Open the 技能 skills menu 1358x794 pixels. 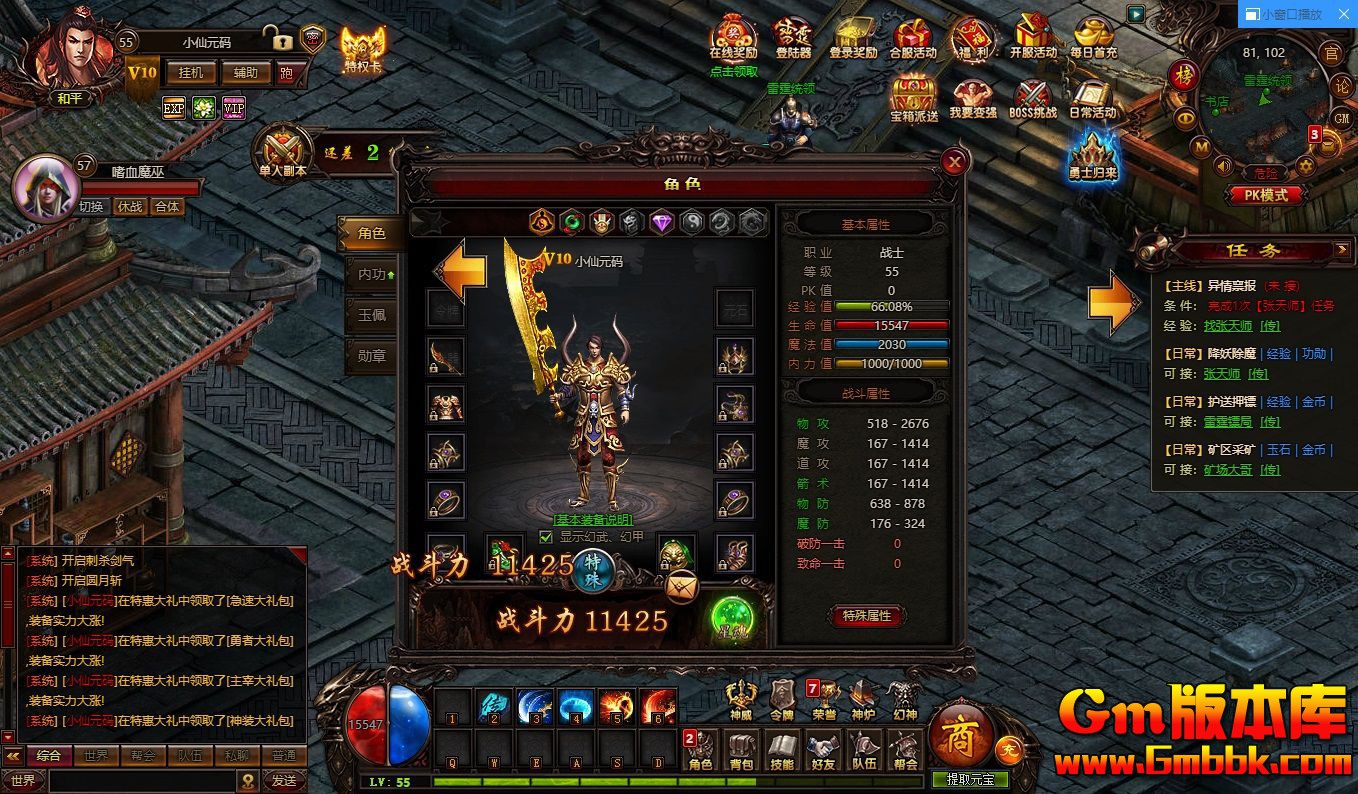tap(782, 750)
